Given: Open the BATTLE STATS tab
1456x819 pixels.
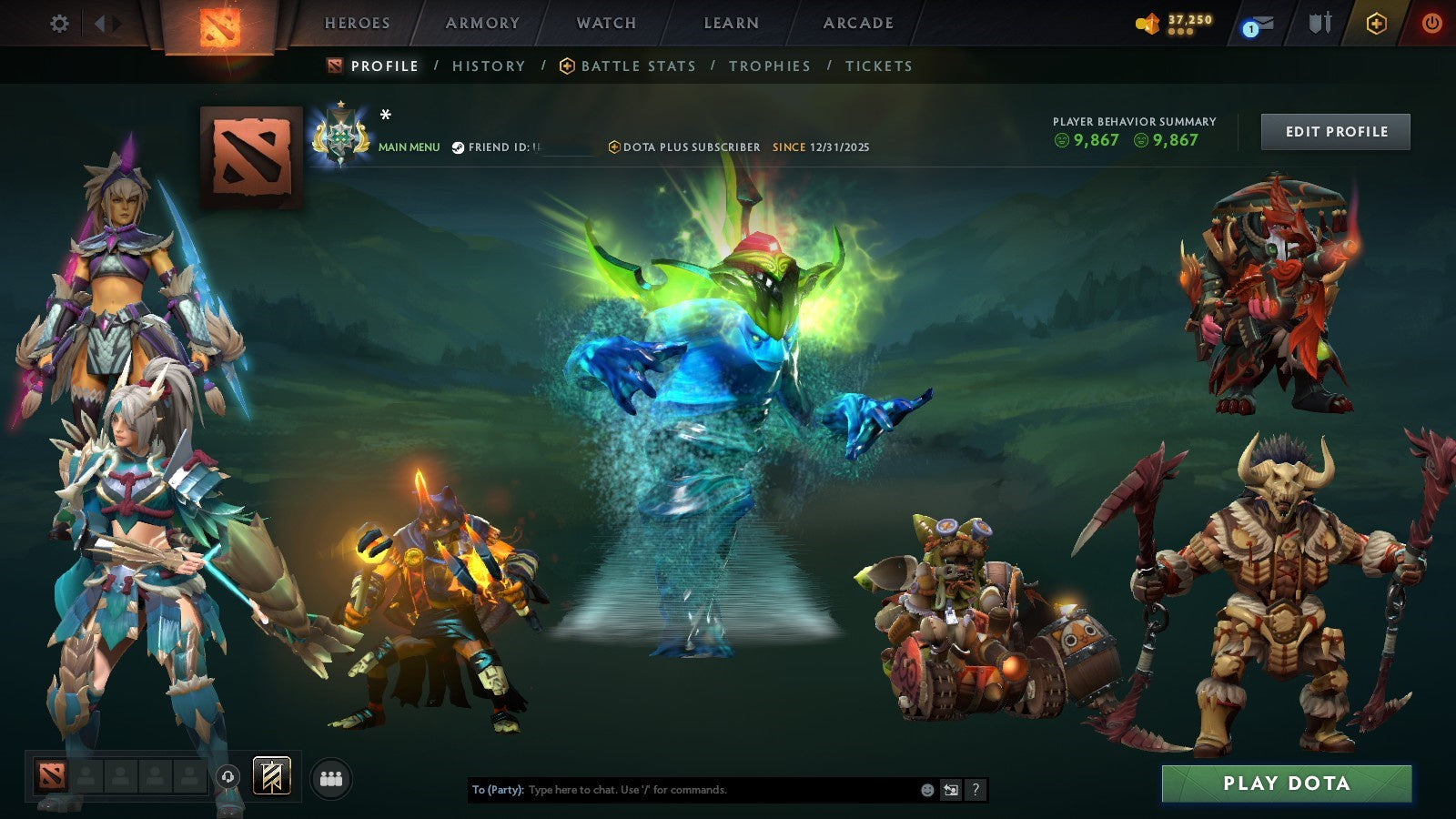Looking at the screenshot, I should [x=638, y=66].
